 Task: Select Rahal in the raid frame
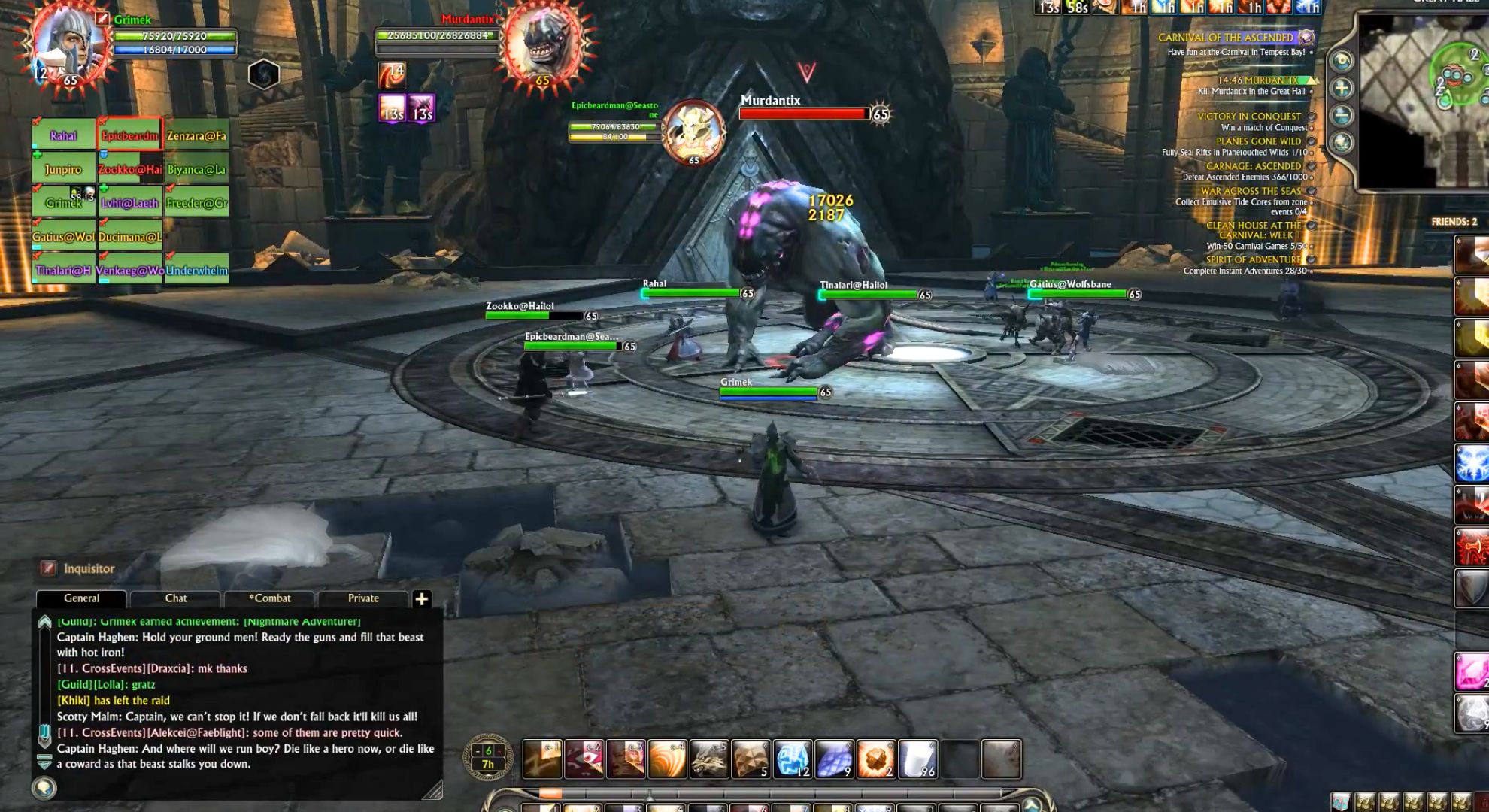64,136
